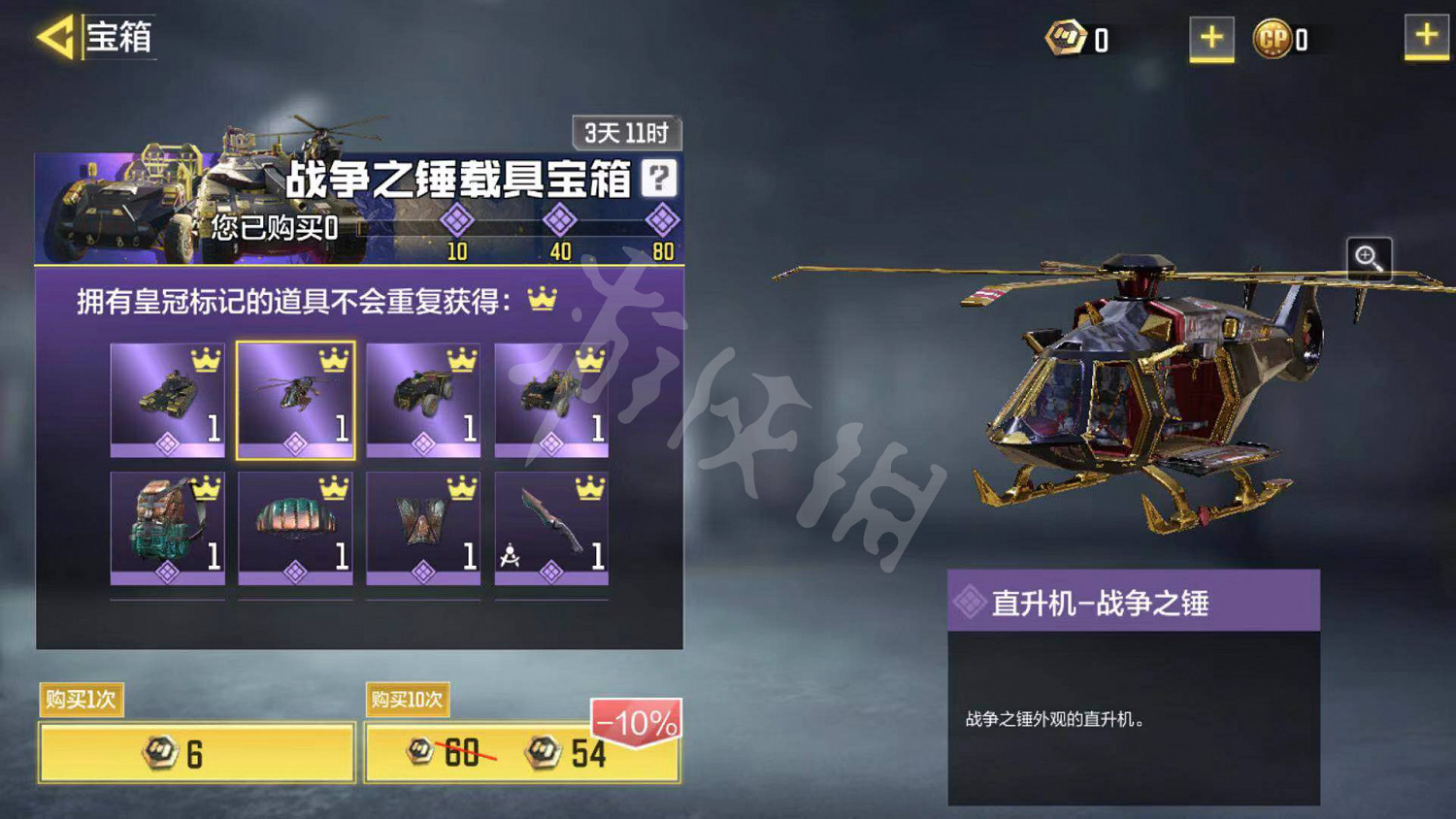The height and width of the screenshot is (819, 1456).
Task: Click the plus button to add crate currency
Action: (x=1211, y=39)
